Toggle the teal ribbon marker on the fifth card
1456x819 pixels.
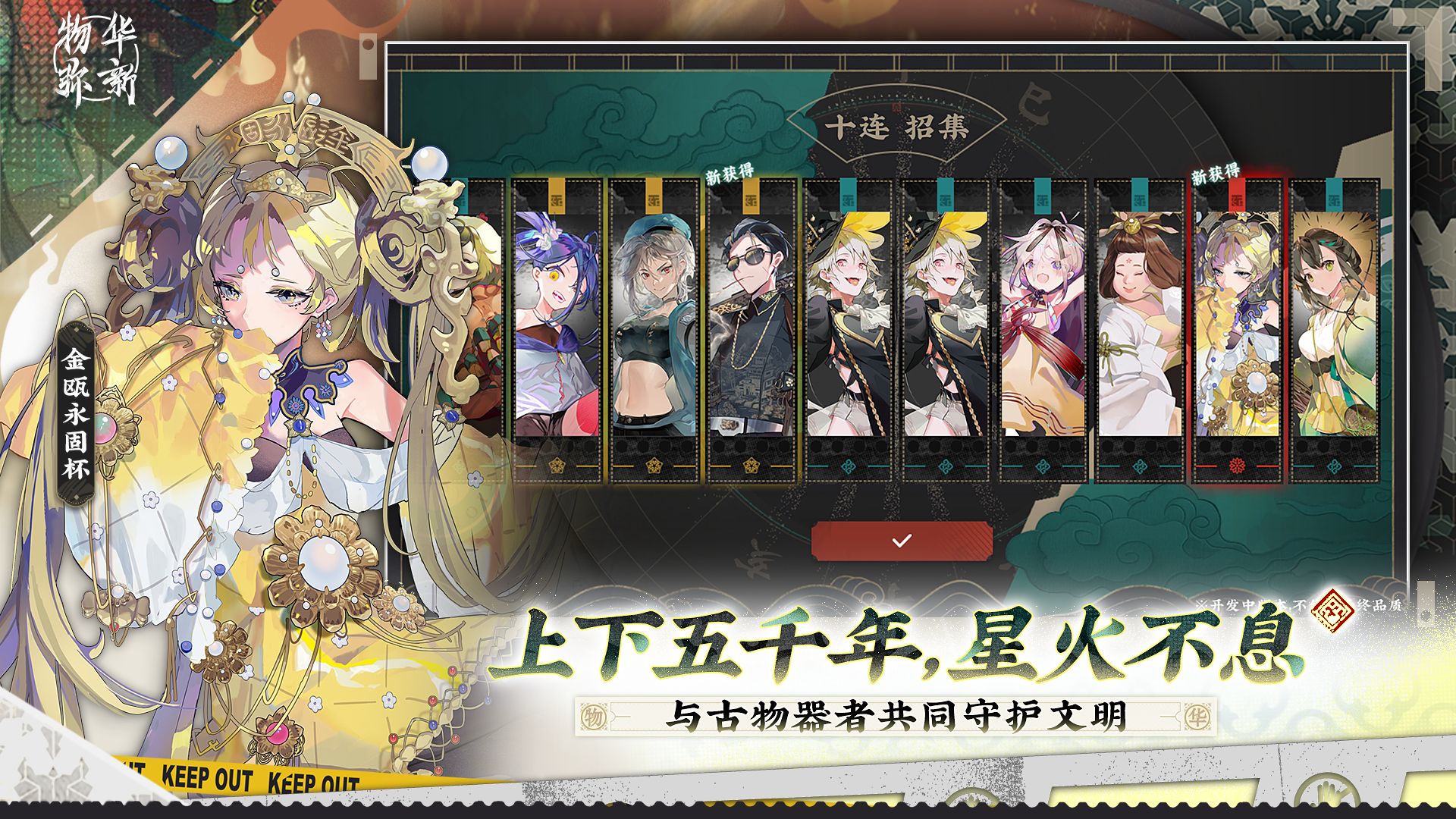point(946,193)
